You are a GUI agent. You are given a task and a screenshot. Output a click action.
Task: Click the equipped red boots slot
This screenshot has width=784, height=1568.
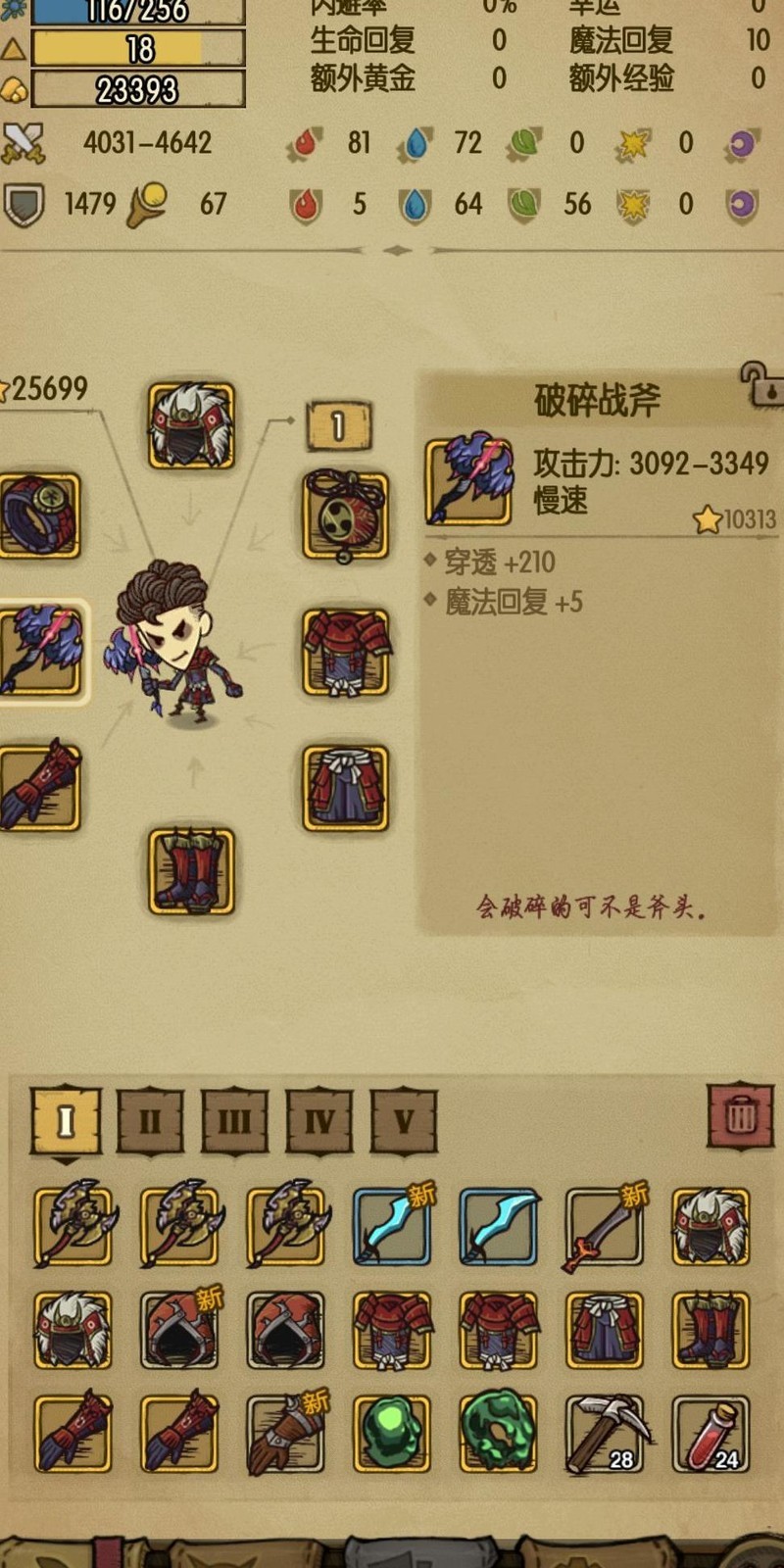coord(191,871)
